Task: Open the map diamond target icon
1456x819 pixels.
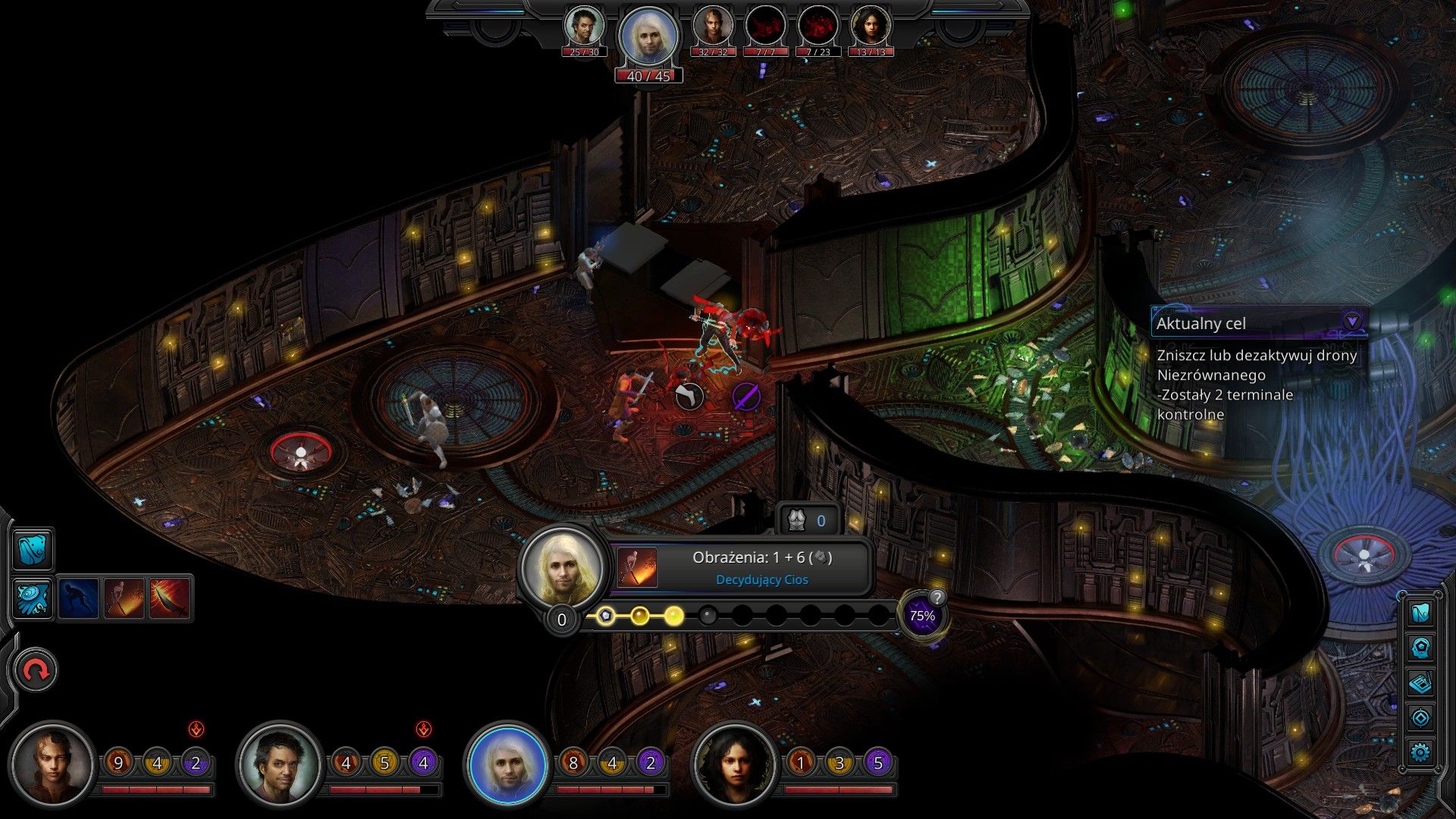Action: (1420, 717)
